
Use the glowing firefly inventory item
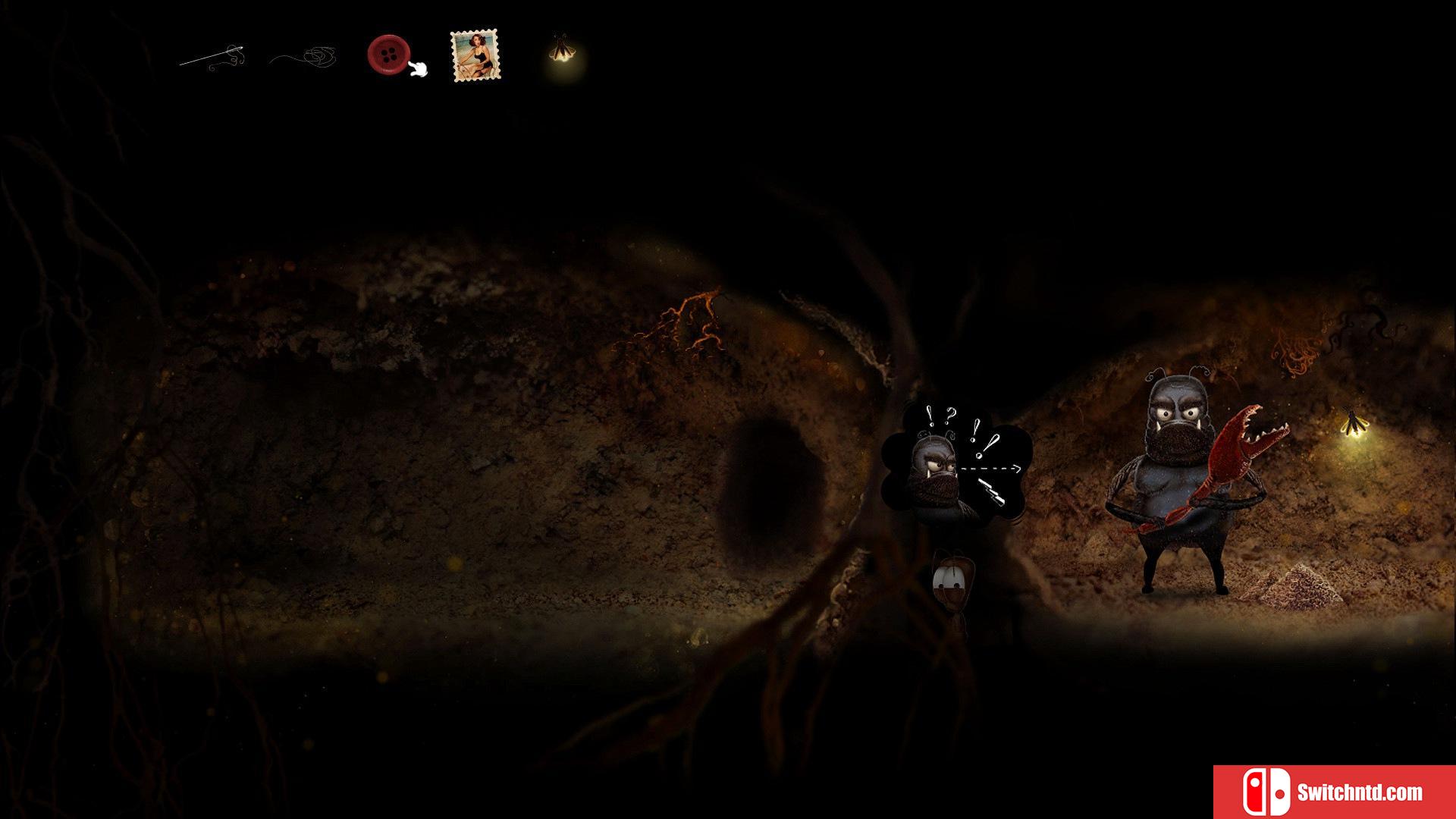[x=560, y=52]
